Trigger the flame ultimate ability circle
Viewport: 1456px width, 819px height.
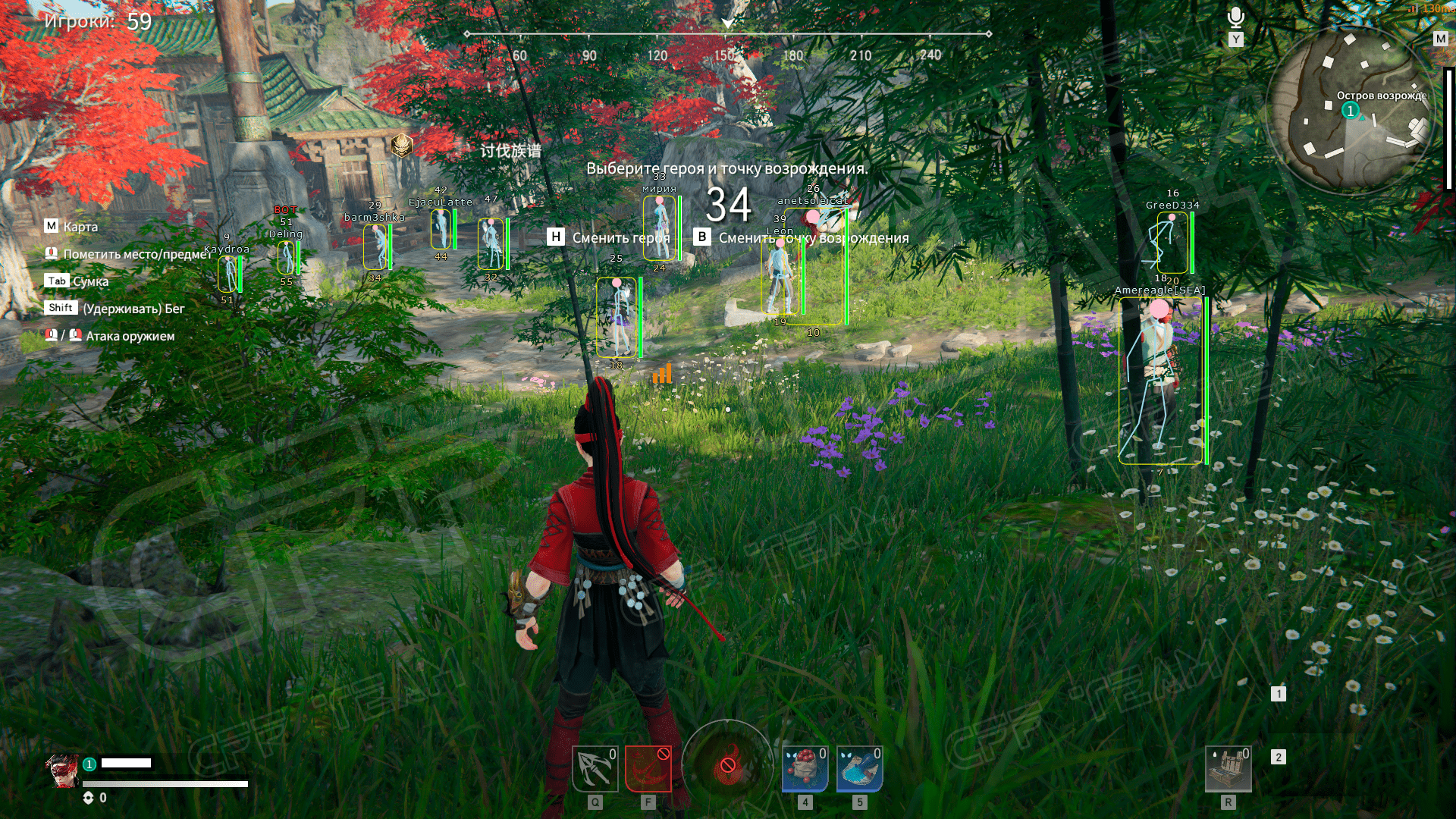click(727, 764)
